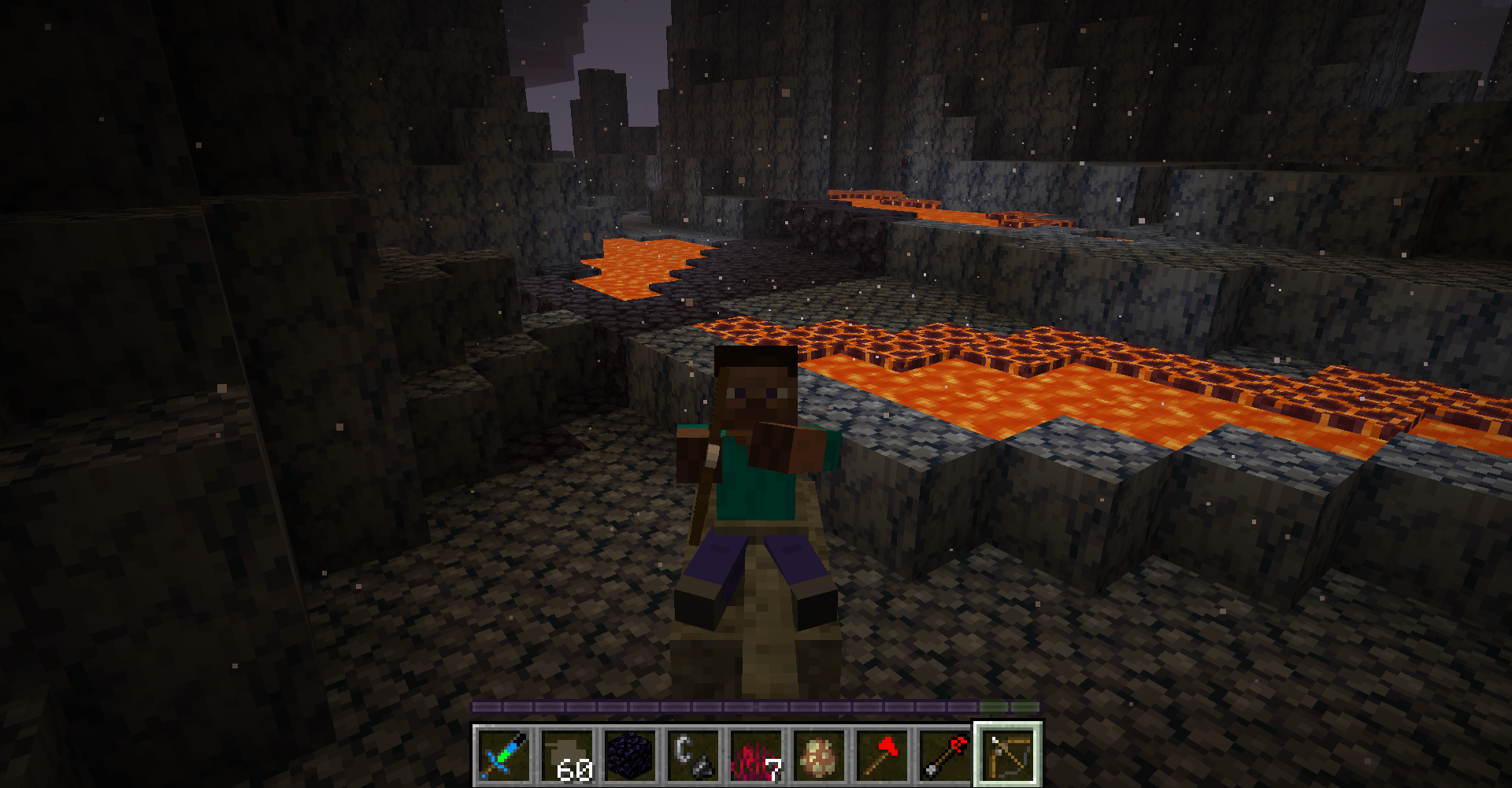This screenshot has height=788, width=1512.
Task: Select the stack of 60 mushrooms
Action: [x=567, y=756]
